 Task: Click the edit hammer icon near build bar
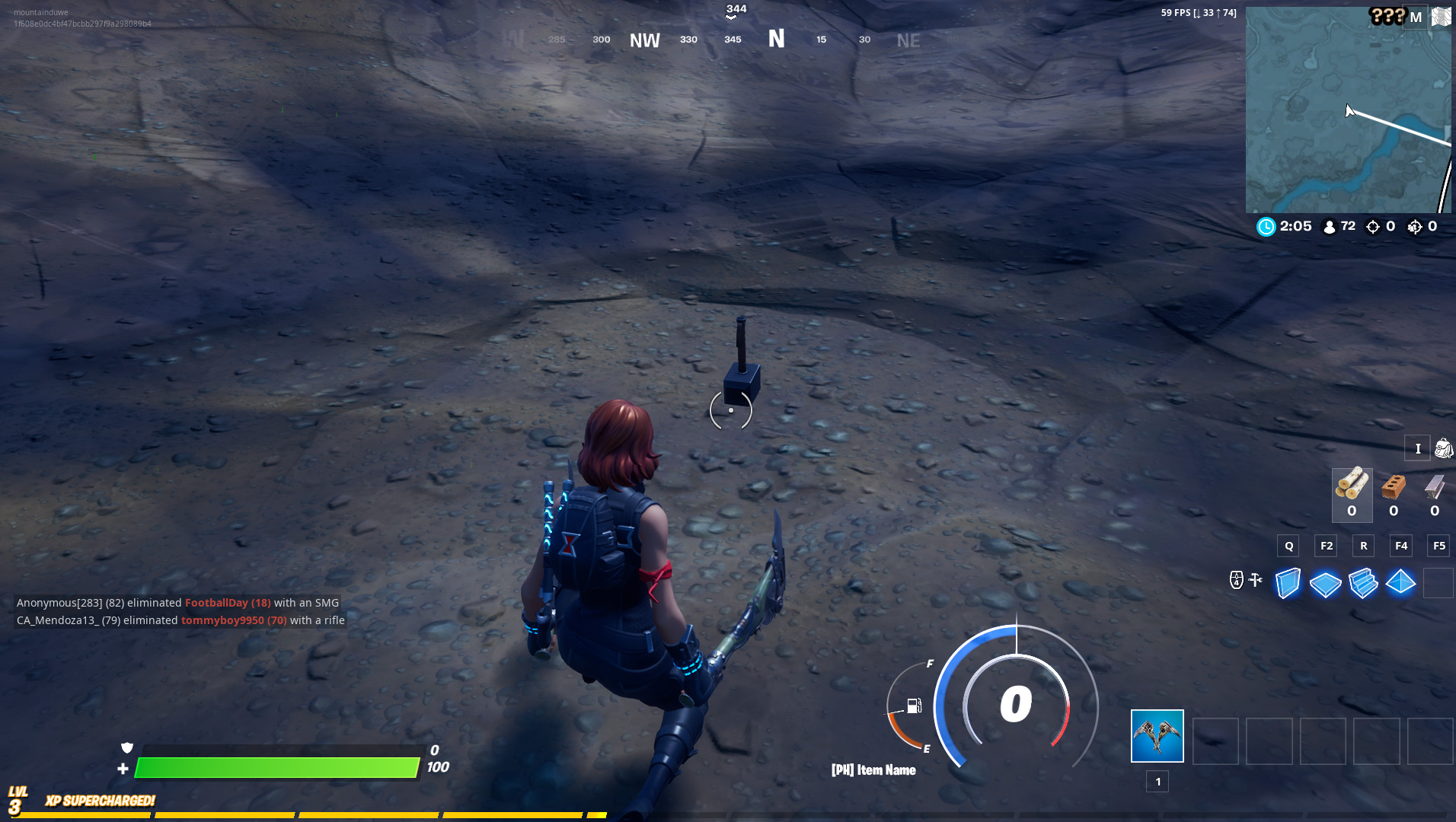(x=1253, y=580)
